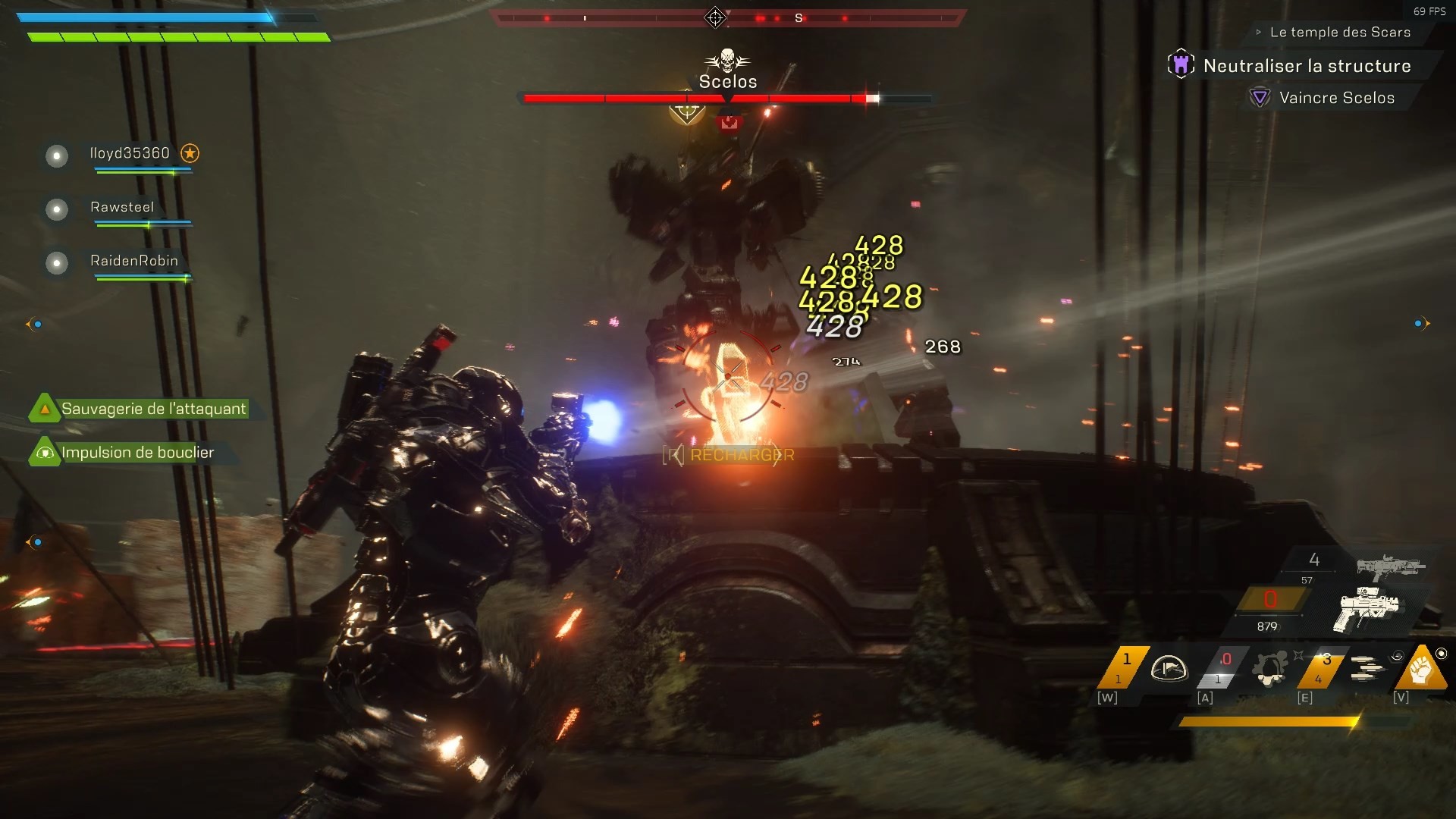Click the Impulsion de bouclier shield icon
This screenshot has width=1456, height=819.
click(45, 452)
